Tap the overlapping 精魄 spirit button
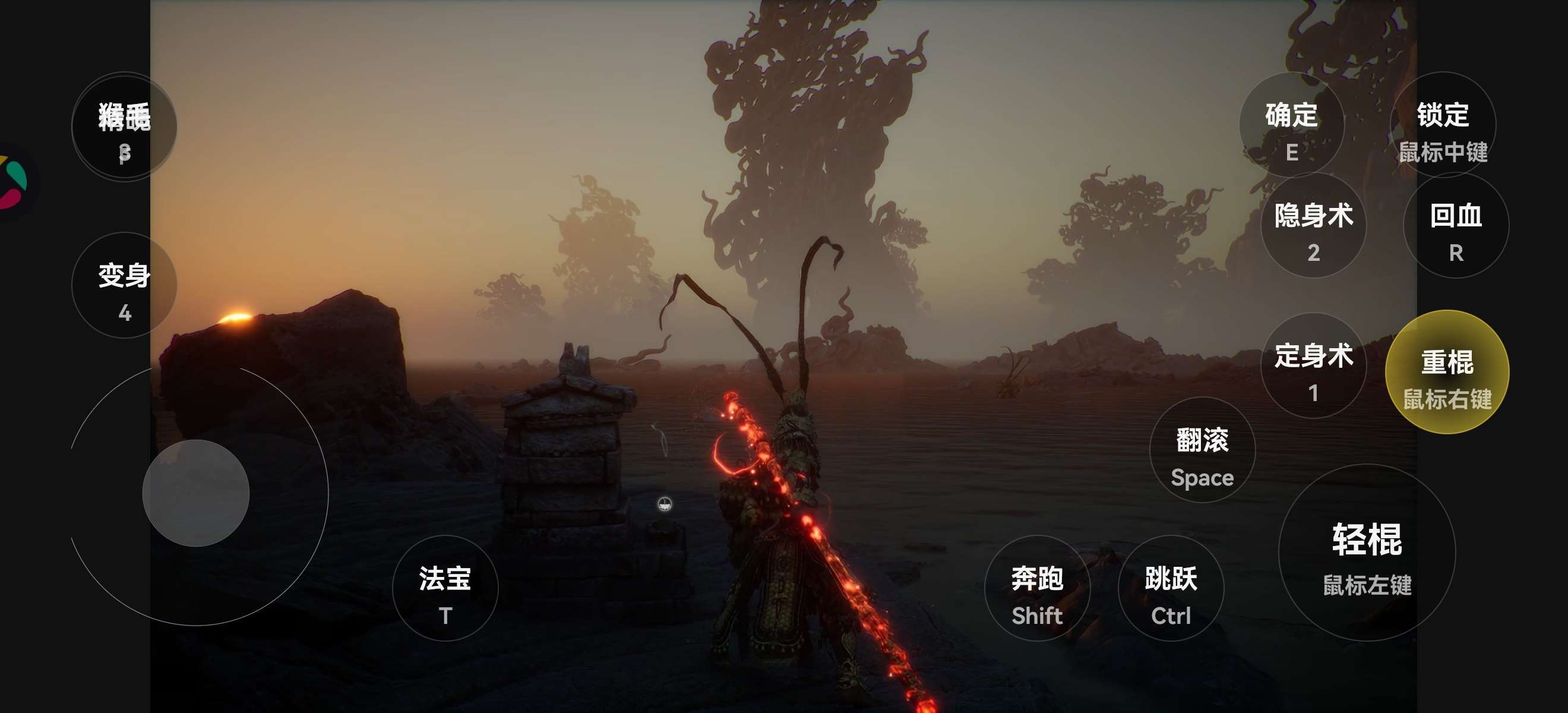Image resolution: width=1568 pixels, height=713 pixels. pyautogui.click(x=124, y=127)
